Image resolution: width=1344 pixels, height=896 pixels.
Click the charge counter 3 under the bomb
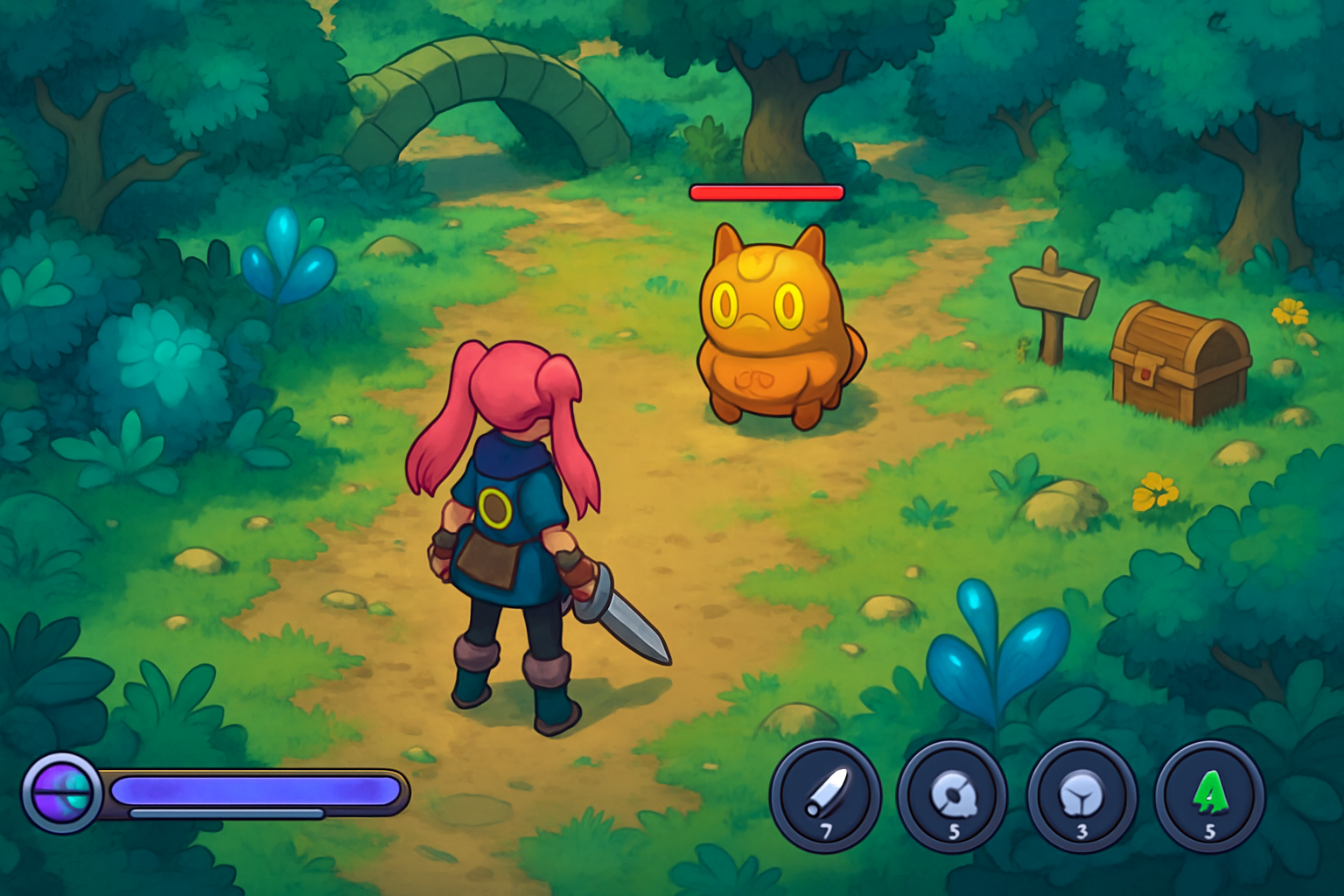click(x=1082, y=831)
